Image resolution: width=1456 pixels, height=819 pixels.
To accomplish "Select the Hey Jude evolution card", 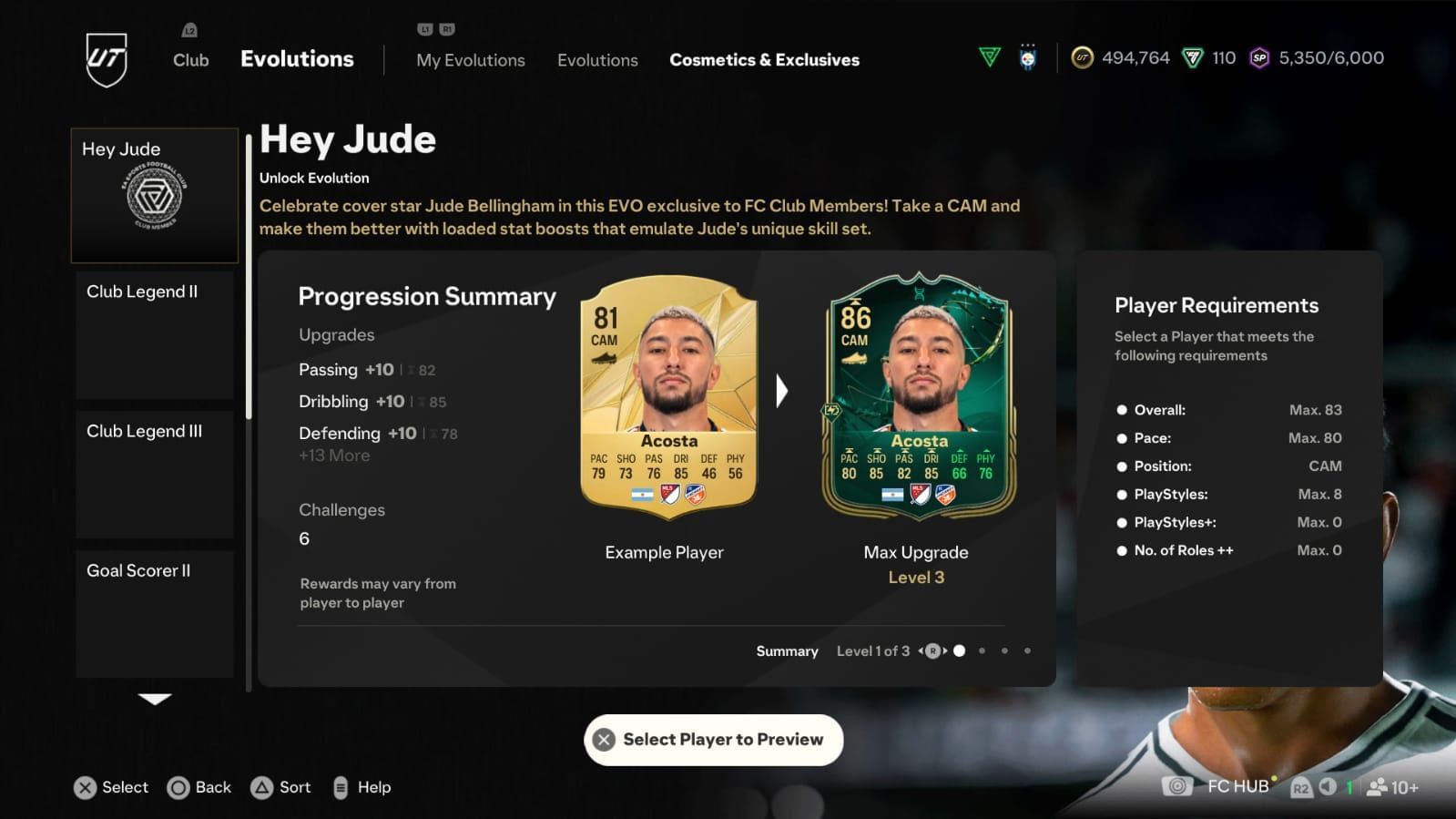I will click(x=154, y=194).
